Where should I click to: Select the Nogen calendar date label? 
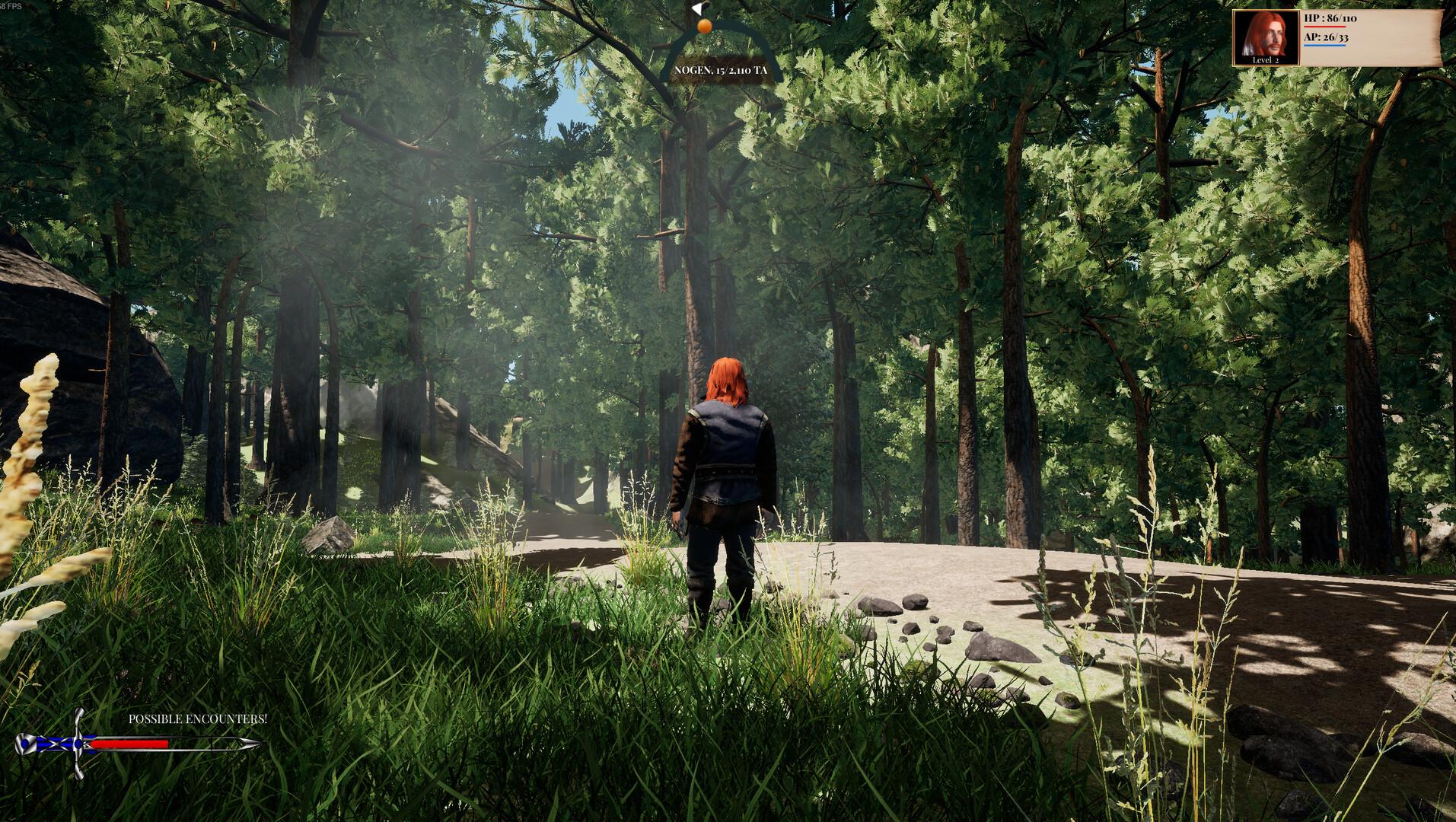720,70
